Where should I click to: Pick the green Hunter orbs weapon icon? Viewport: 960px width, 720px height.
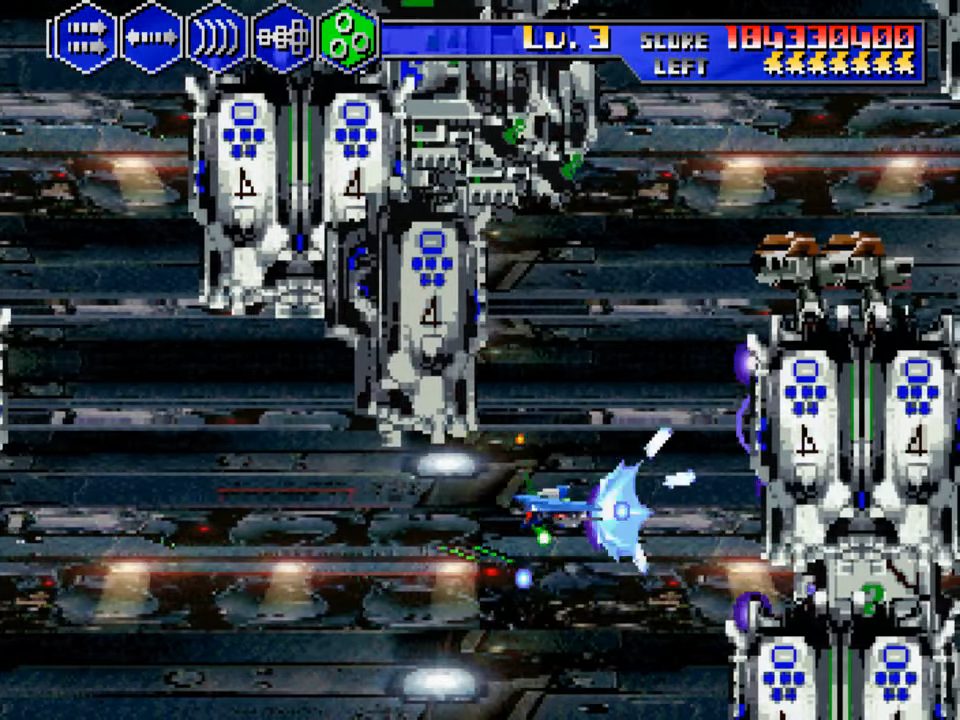click(x=347, y=38)
